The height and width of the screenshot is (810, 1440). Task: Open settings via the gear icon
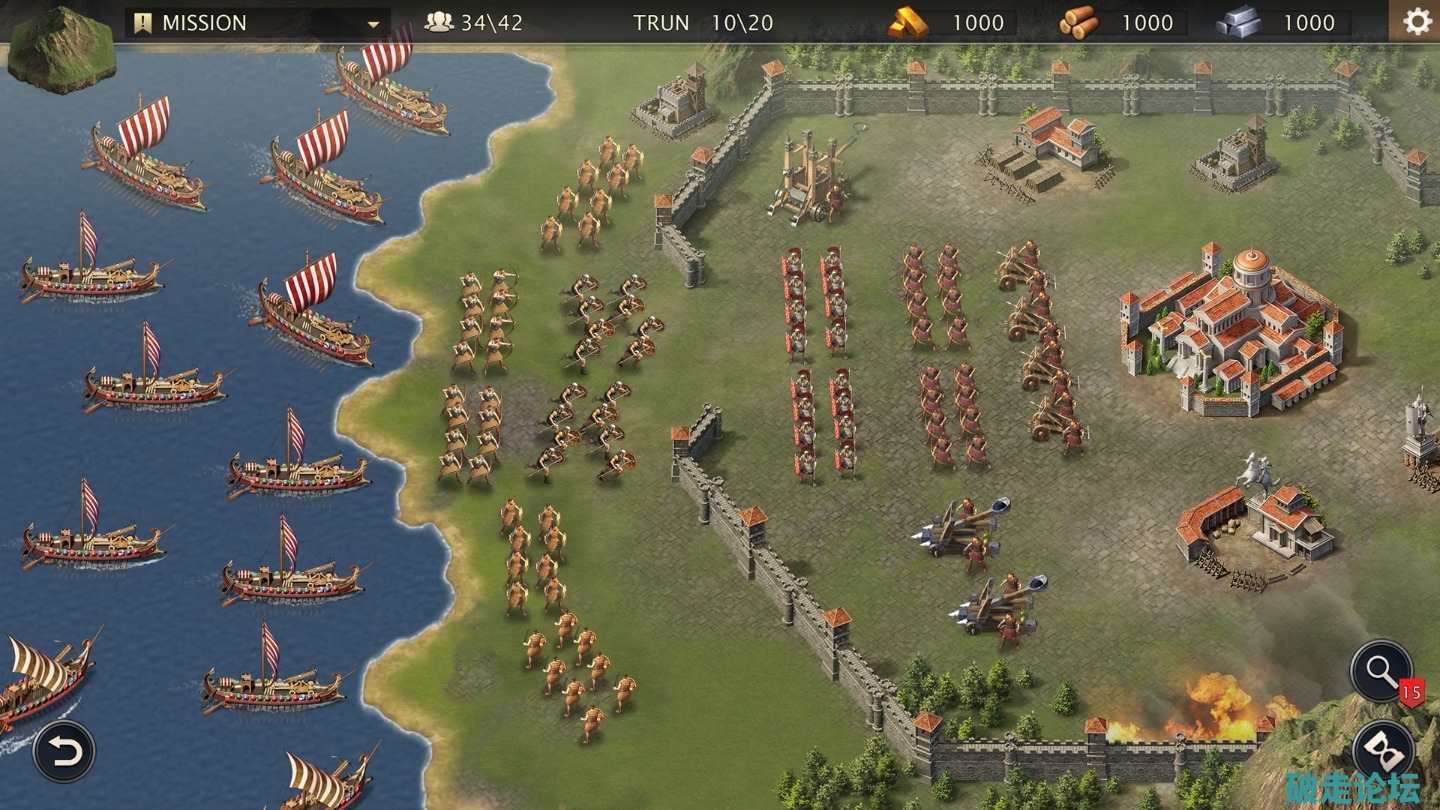click(1416, 22)
